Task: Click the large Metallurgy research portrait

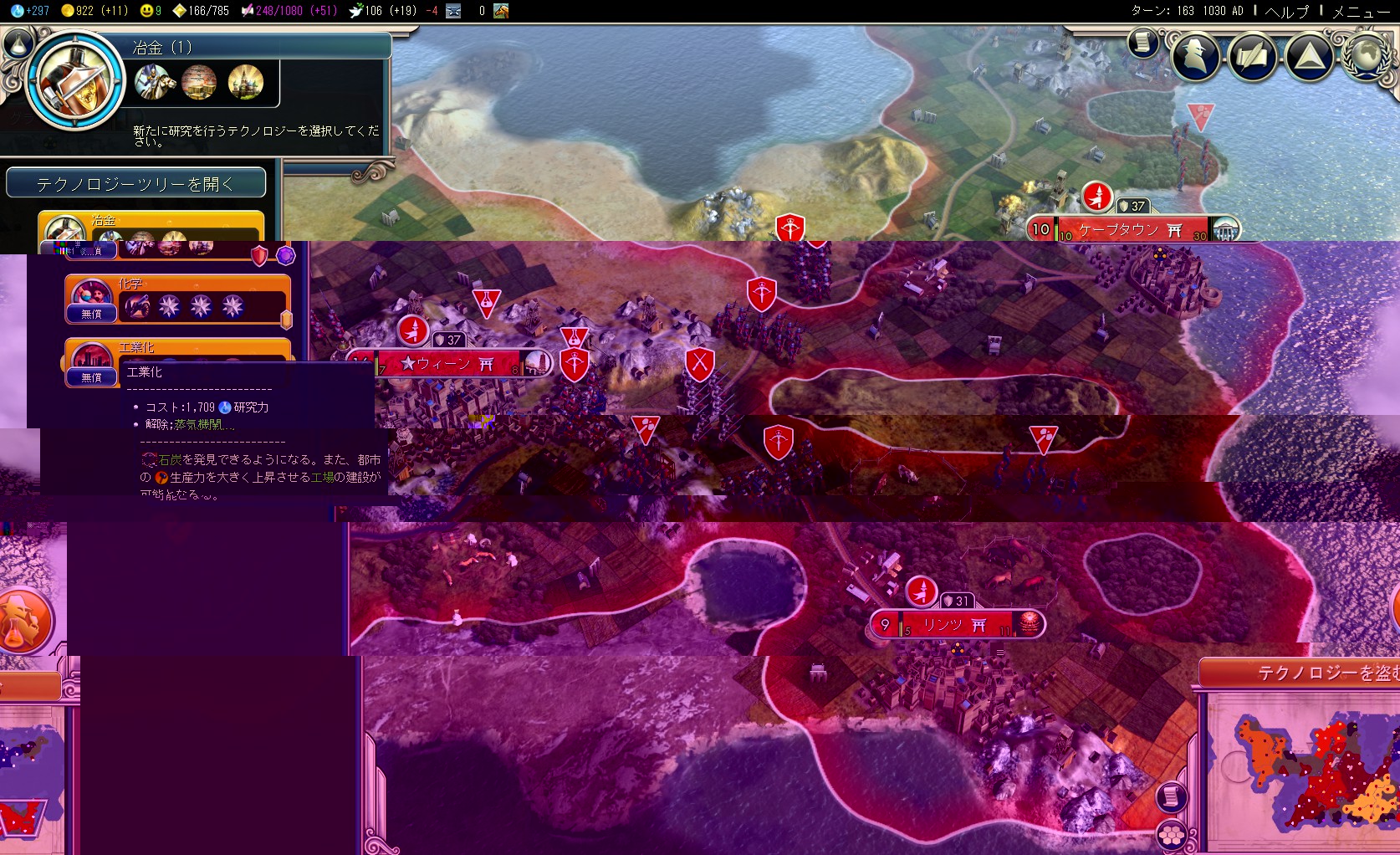Action: pos(76,81)
